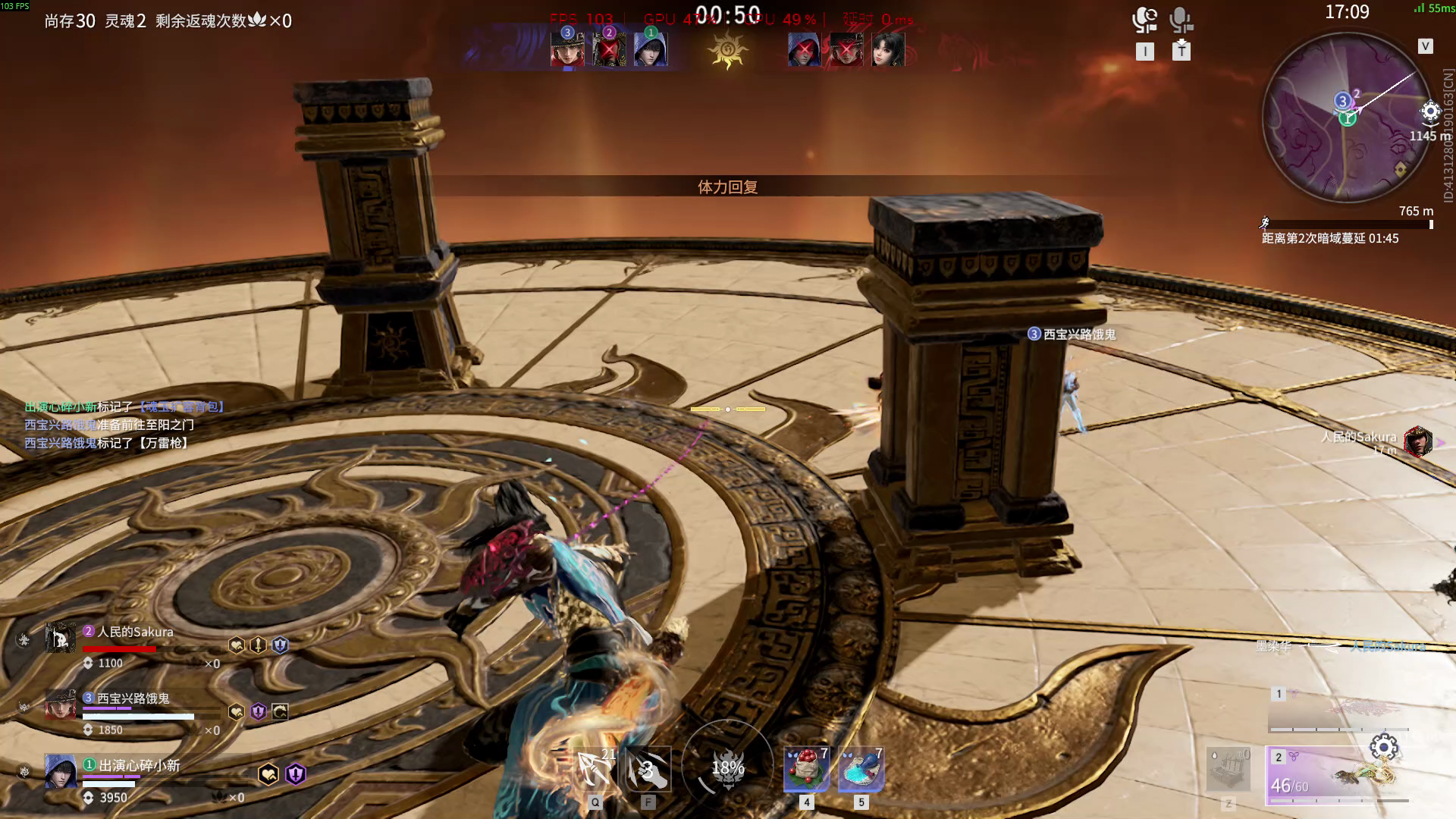The height and width of the screenshot is (819, 1456).
Task: Open the circular minimap
Action: click(x=1348, y=118)
